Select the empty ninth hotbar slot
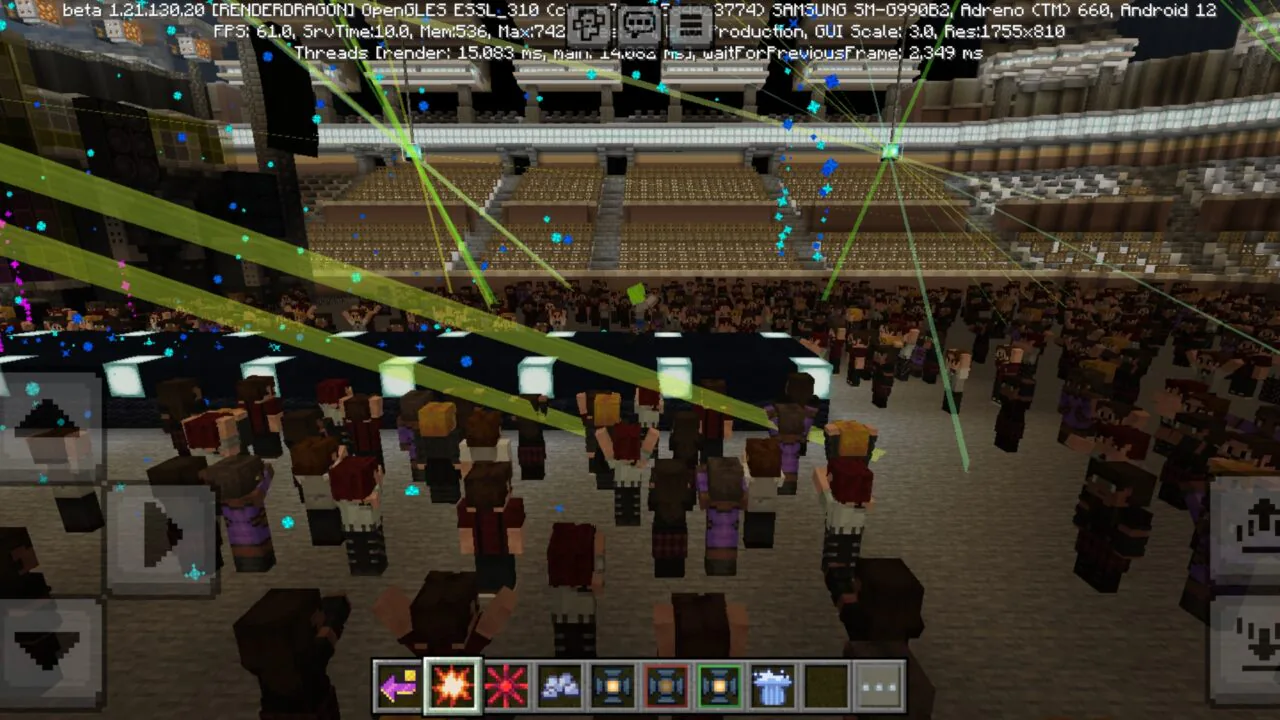Screen dimensions: 1280x720 (x=827, y=685)
